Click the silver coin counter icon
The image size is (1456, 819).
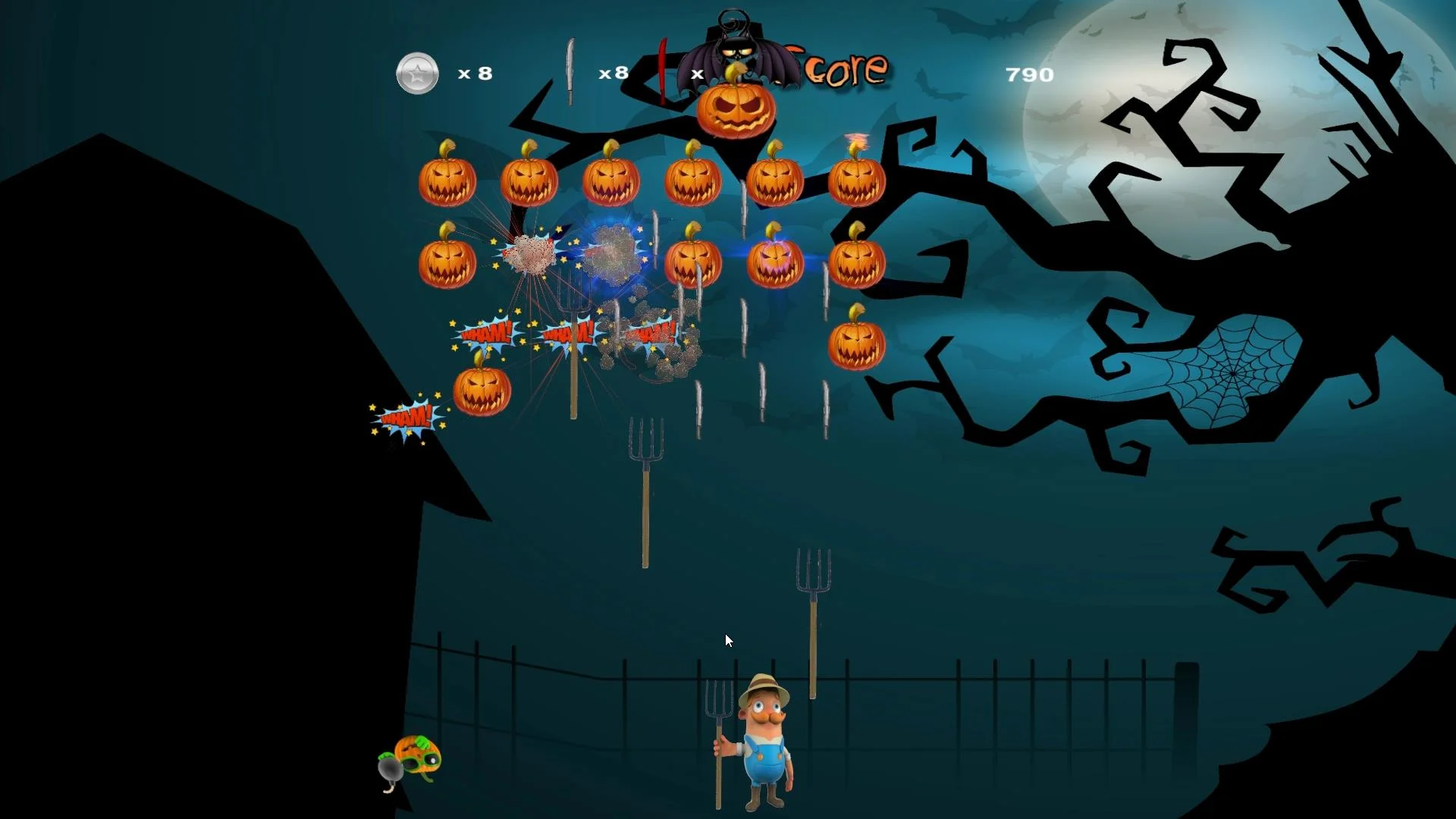[416, 73]
